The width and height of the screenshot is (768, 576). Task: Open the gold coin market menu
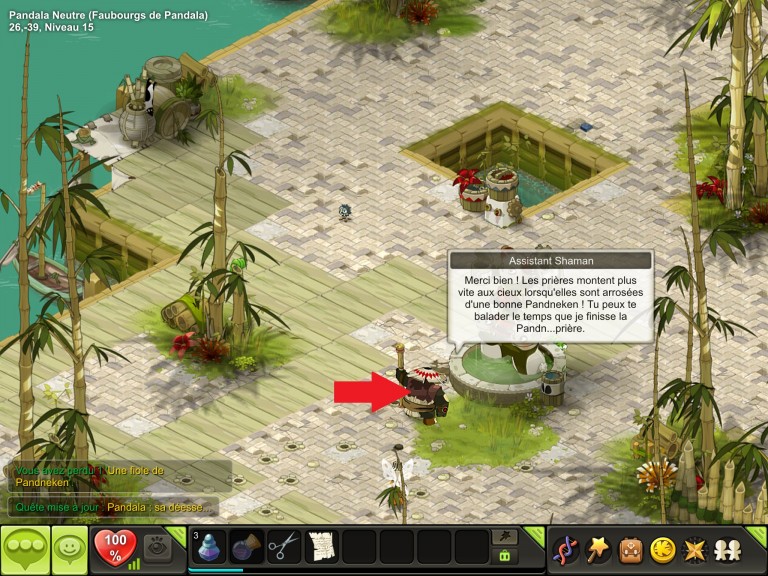tap(661, 549)
